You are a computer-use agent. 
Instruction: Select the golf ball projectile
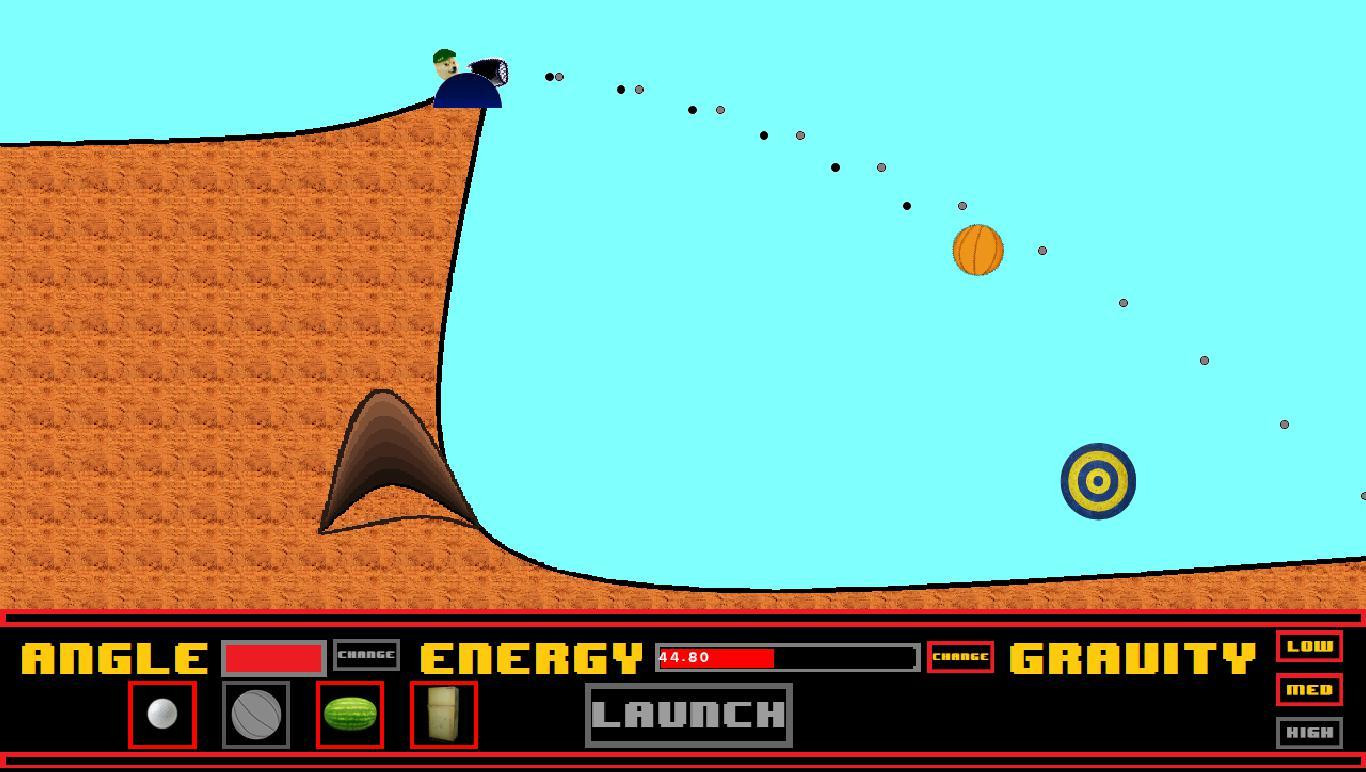coord(162,713)
